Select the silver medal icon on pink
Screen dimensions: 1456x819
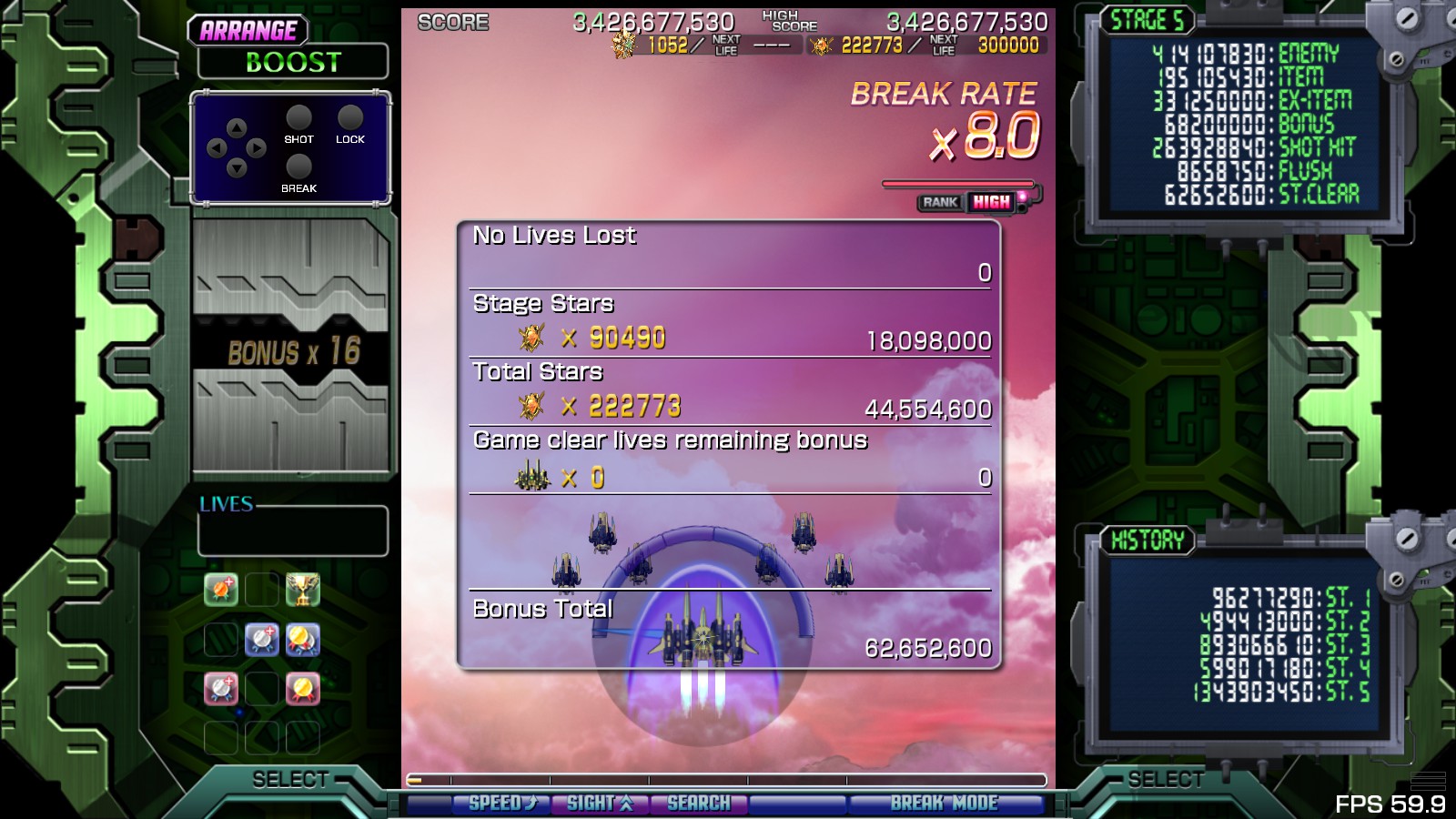coord(221,690)
